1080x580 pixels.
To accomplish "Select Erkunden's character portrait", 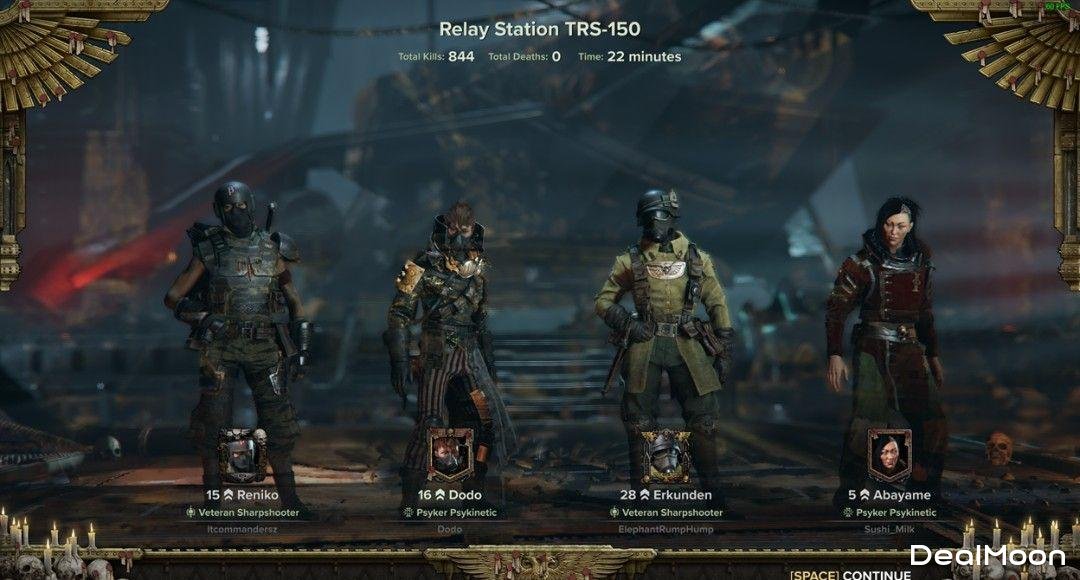I will pos(665,456).
